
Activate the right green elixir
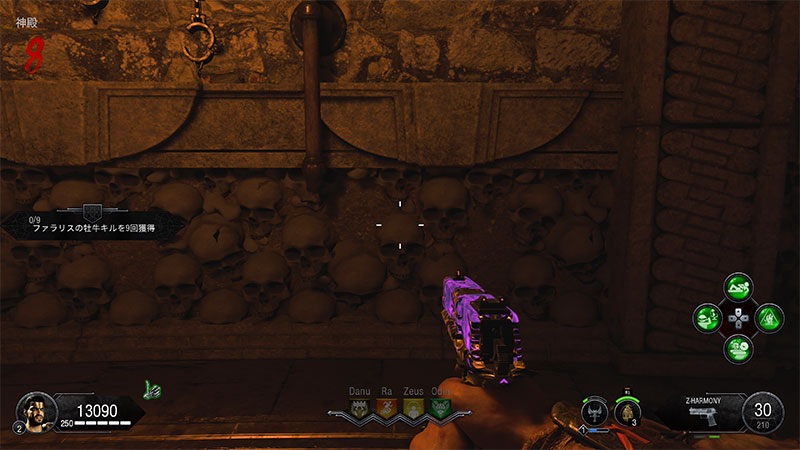pyautogui.click(x=767, y=319)
